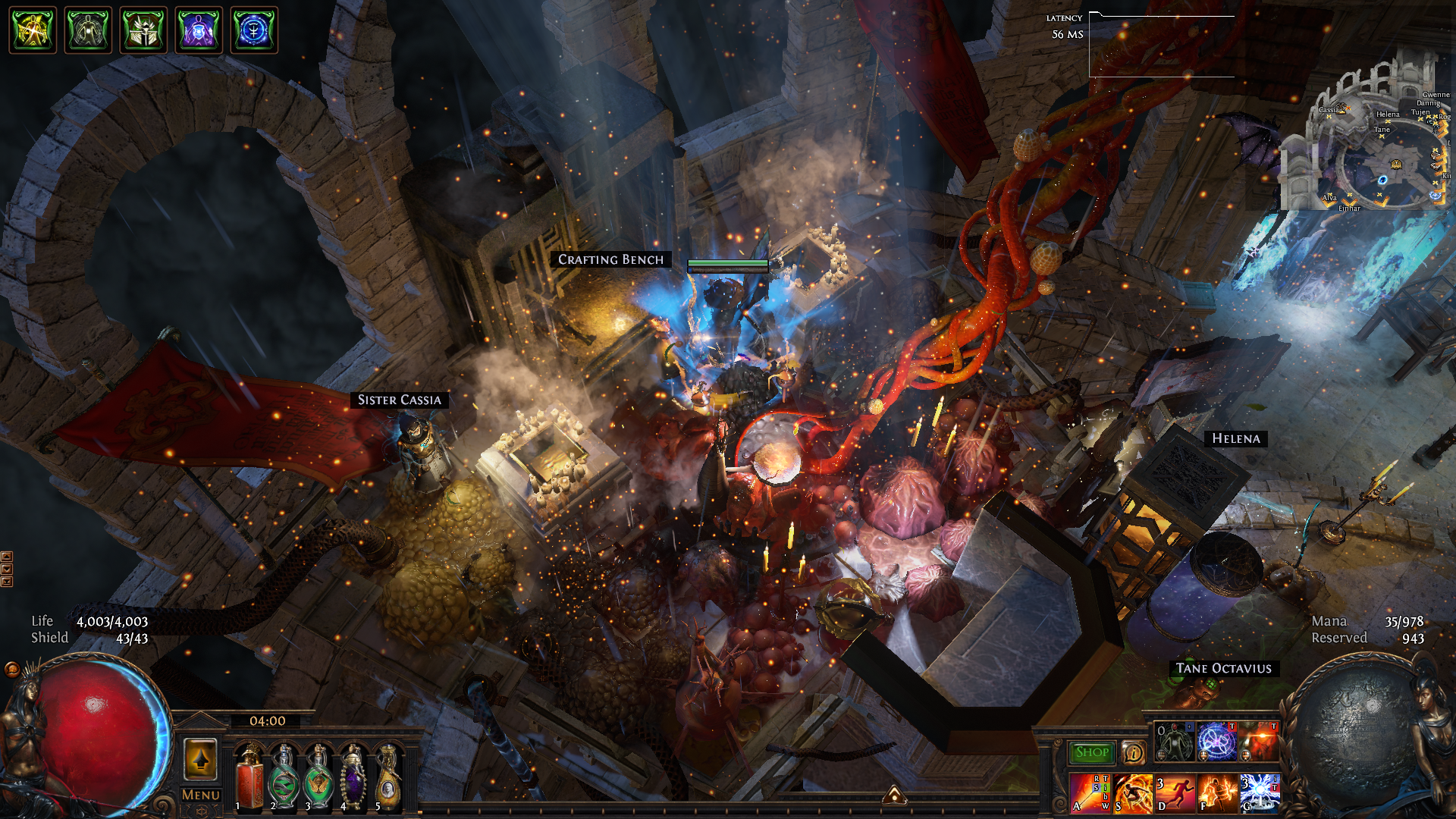Click the golden figure buff icon

(33, 30)
